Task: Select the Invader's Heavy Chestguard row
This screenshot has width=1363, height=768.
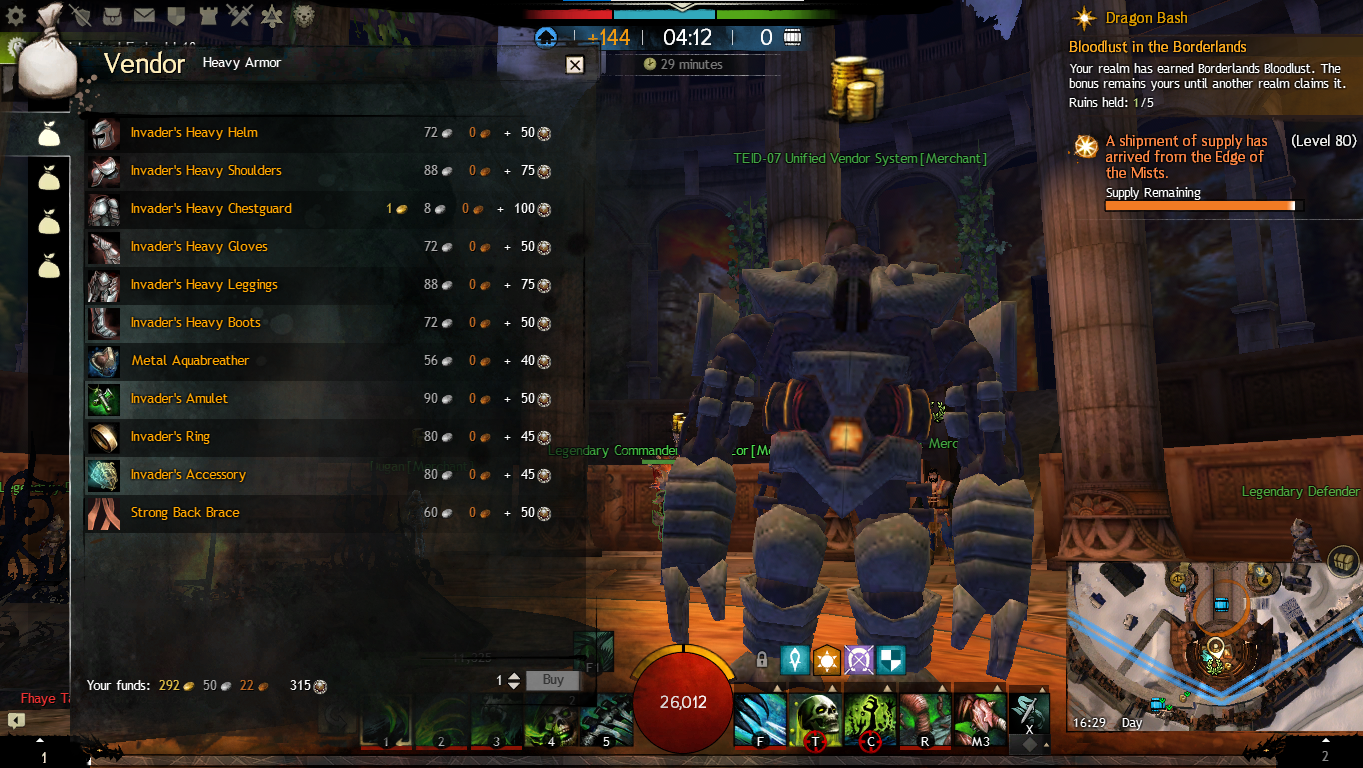Action: (x=211, y=209)
